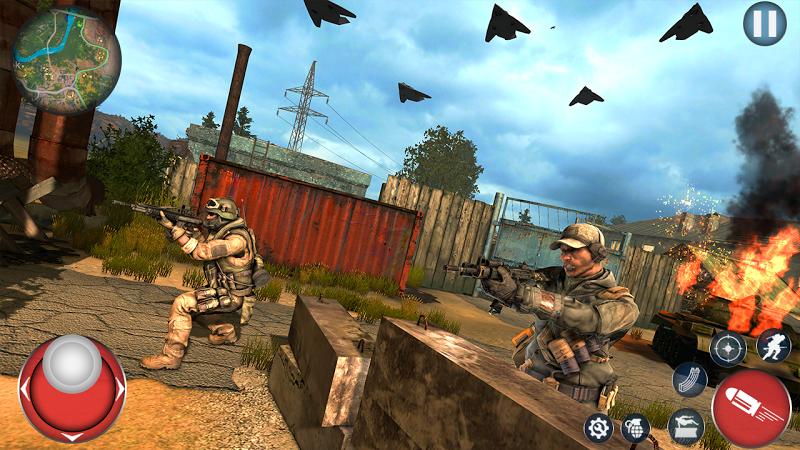Pause the game

765,23
